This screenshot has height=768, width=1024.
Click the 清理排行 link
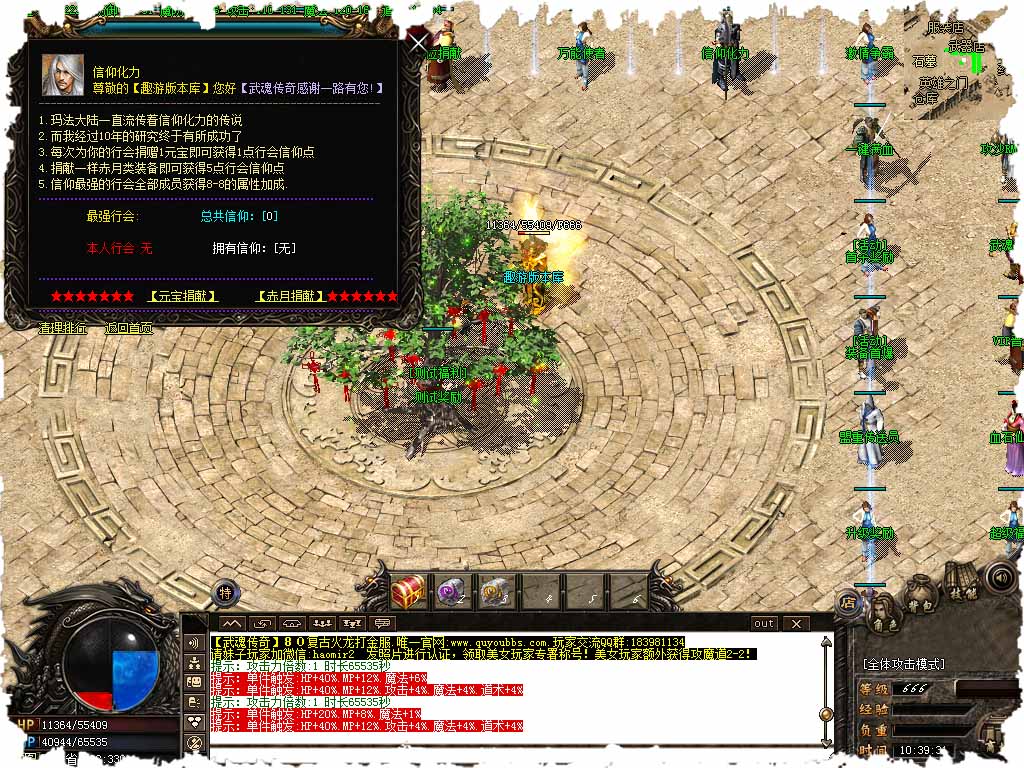coord(62,328)
